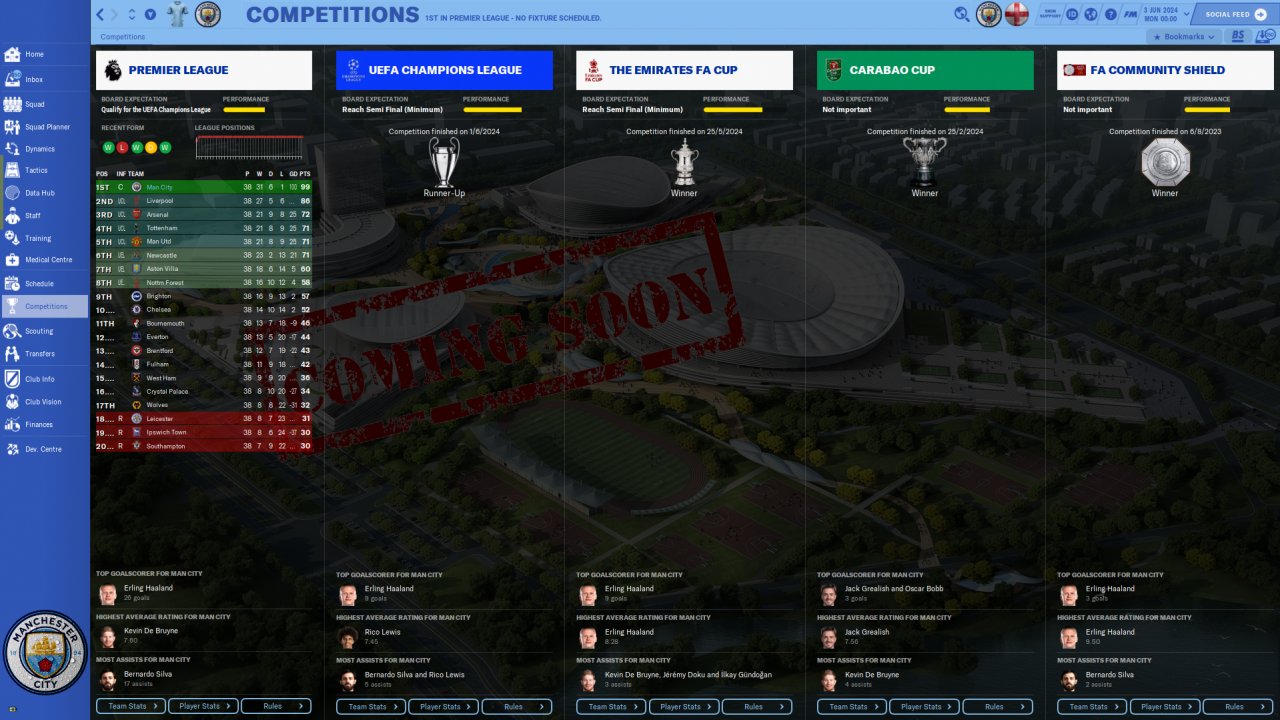View Player Stats for the Carabao Cup
Image resolution: width=1280 pixels, height=720 pixels.
[924, 706]
